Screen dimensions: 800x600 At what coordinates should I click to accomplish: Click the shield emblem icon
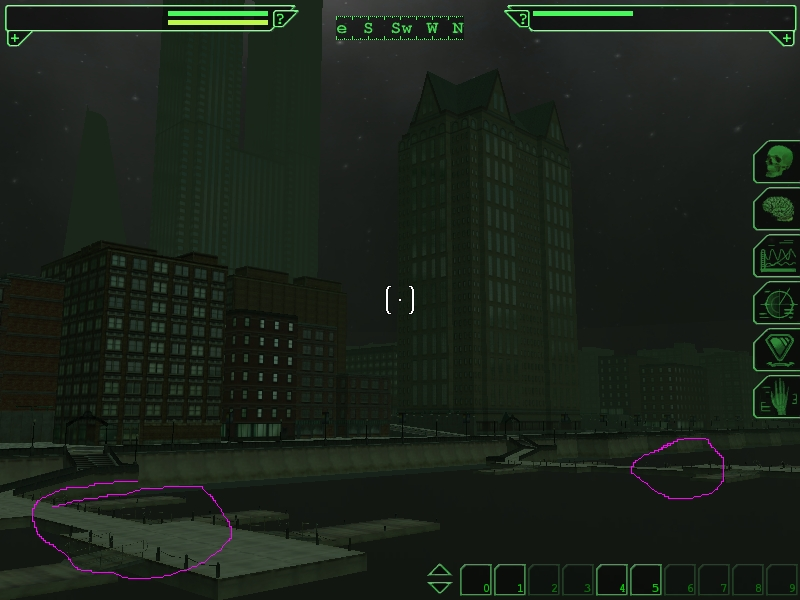[778, 350]
